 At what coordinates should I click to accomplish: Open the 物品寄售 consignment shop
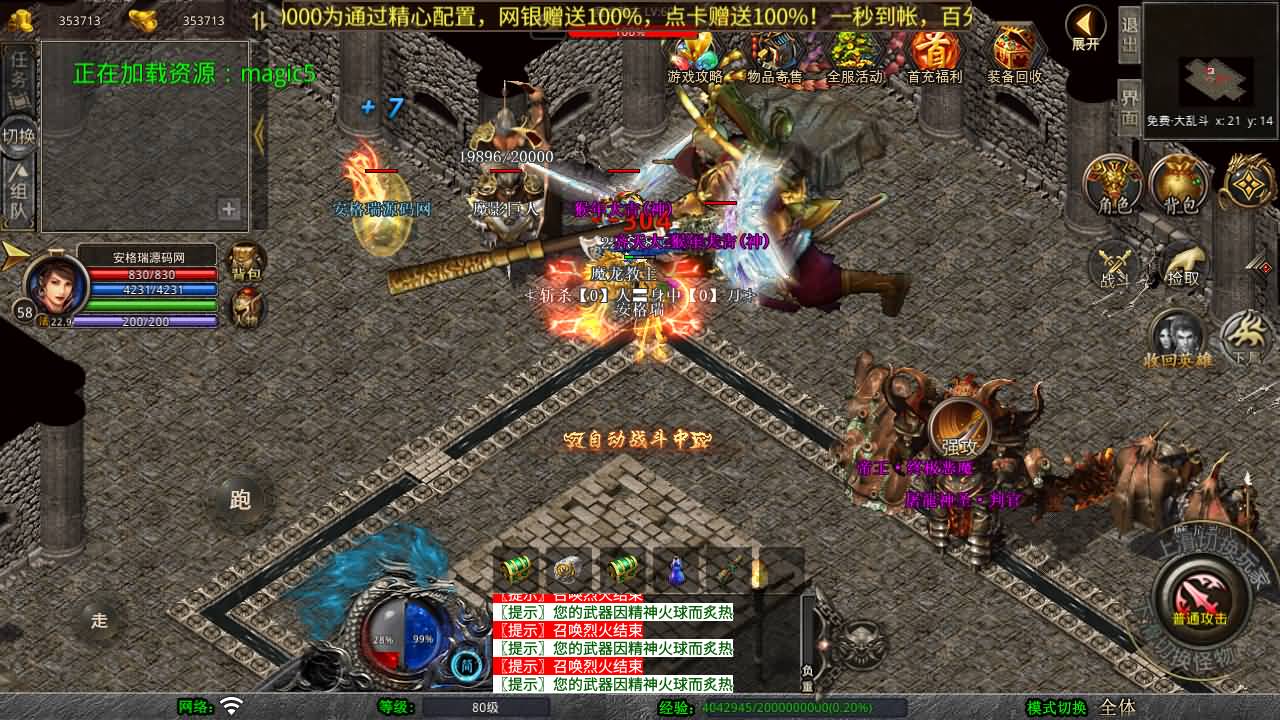pyautogui.click(x=775, y=55)
